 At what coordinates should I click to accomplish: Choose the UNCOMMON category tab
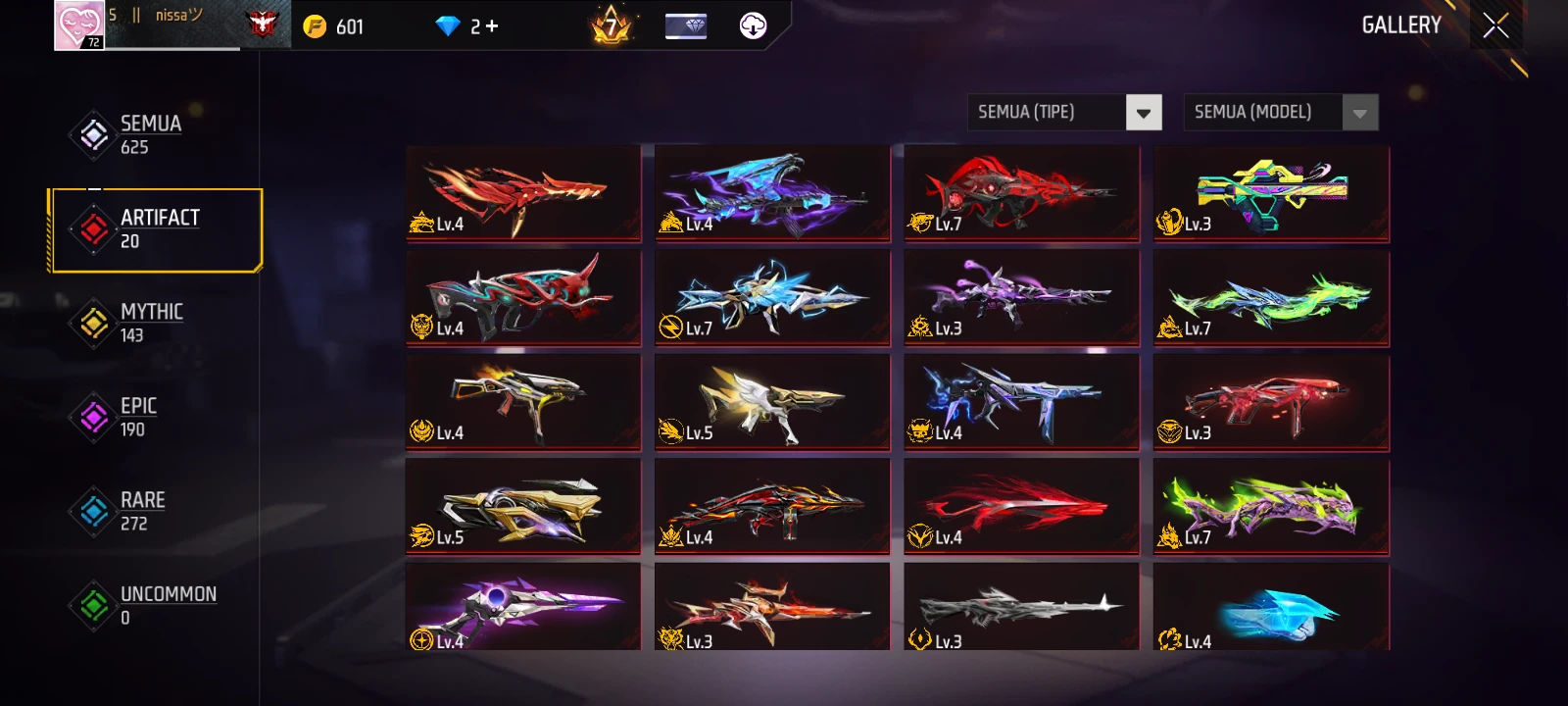tap(167, 605)
